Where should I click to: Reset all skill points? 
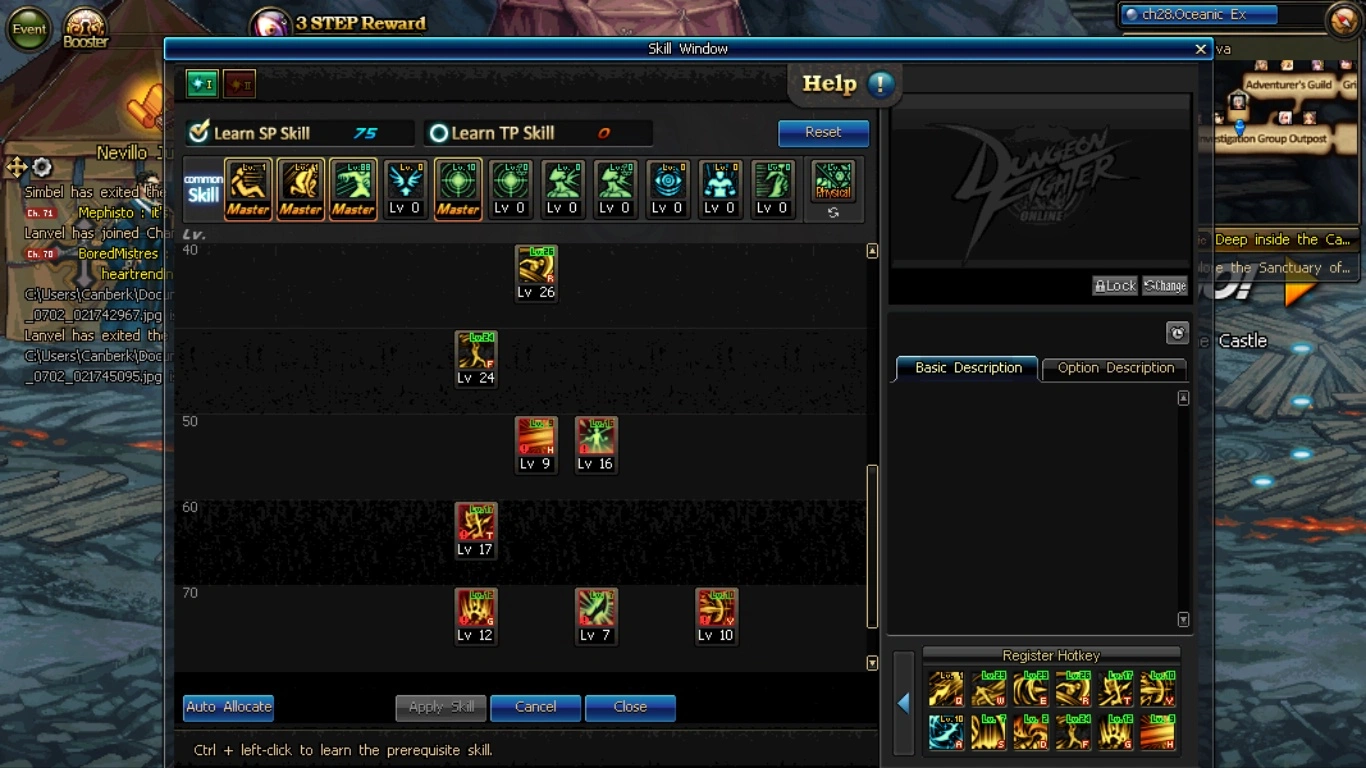pyautogui.click(x=823, y=132)
